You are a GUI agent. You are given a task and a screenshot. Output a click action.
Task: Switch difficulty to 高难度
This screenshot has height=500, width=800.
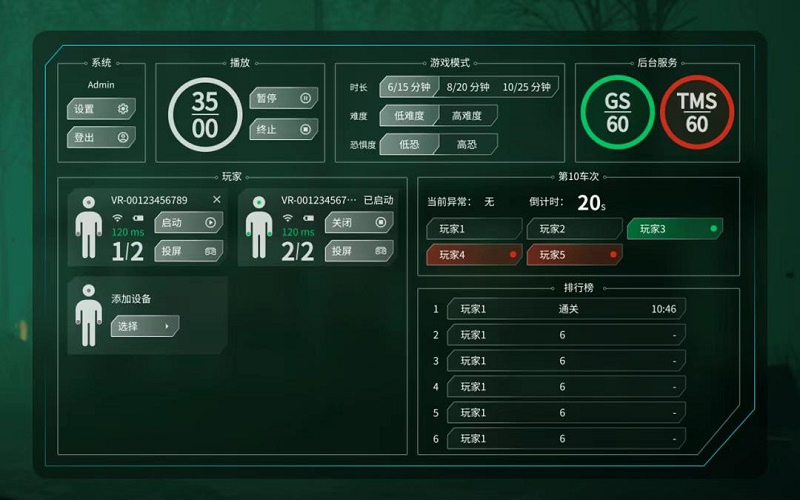pos(466,116)
